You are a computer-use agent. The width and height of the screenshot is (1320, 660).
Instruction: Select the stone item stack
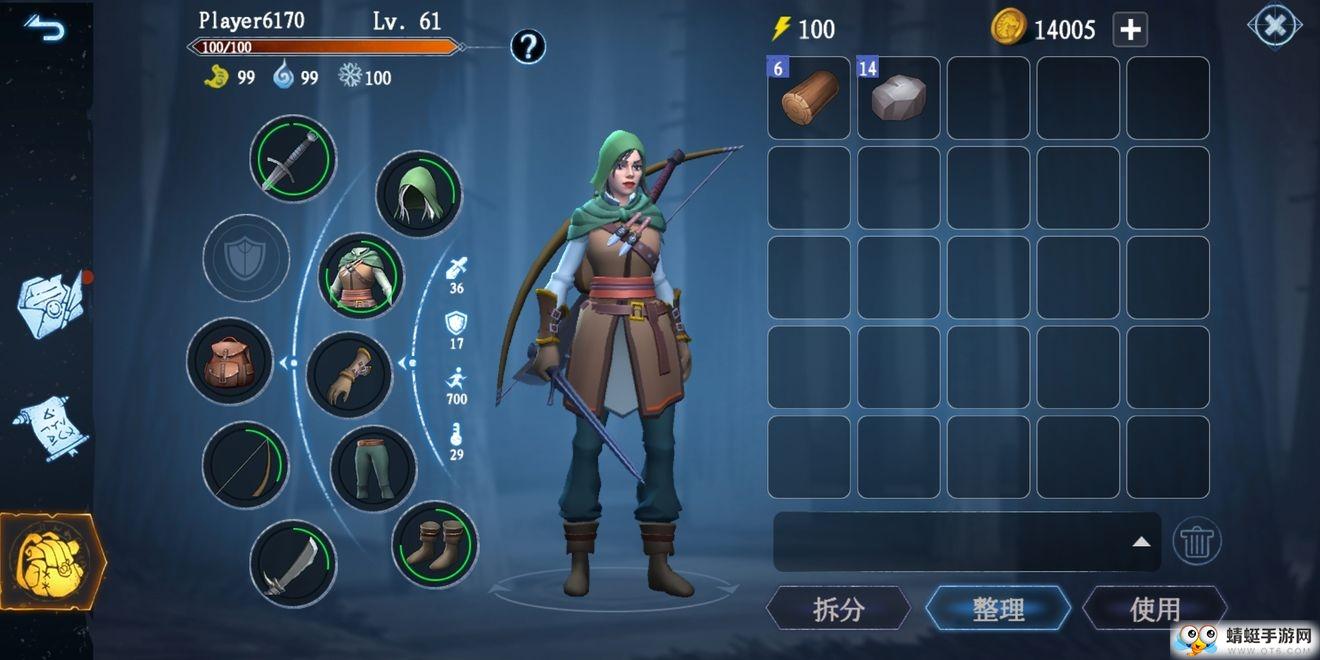[899, 98]
